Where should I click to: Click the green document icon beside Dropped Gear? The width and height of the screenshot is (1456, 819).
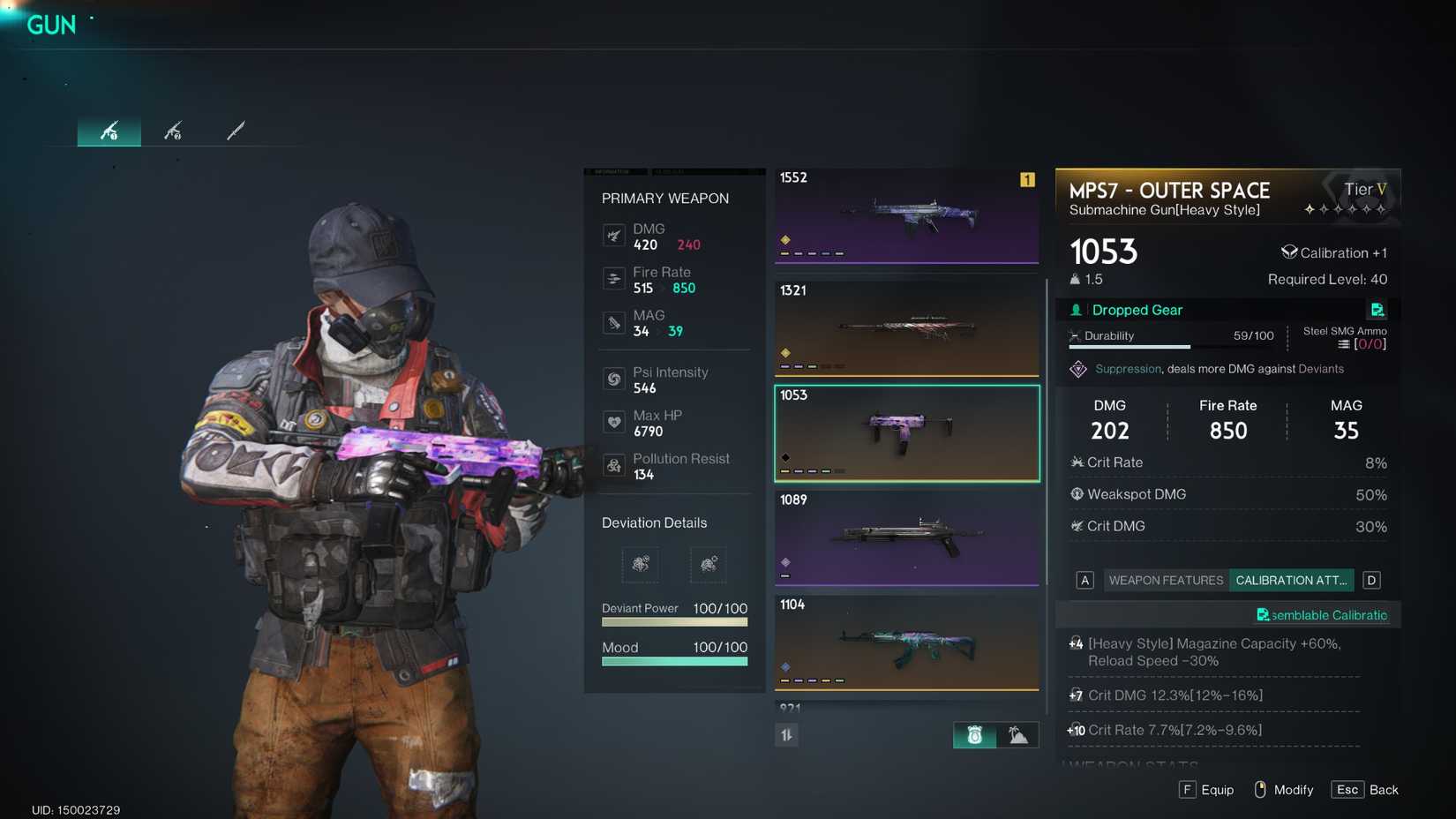click(1377, 310)
